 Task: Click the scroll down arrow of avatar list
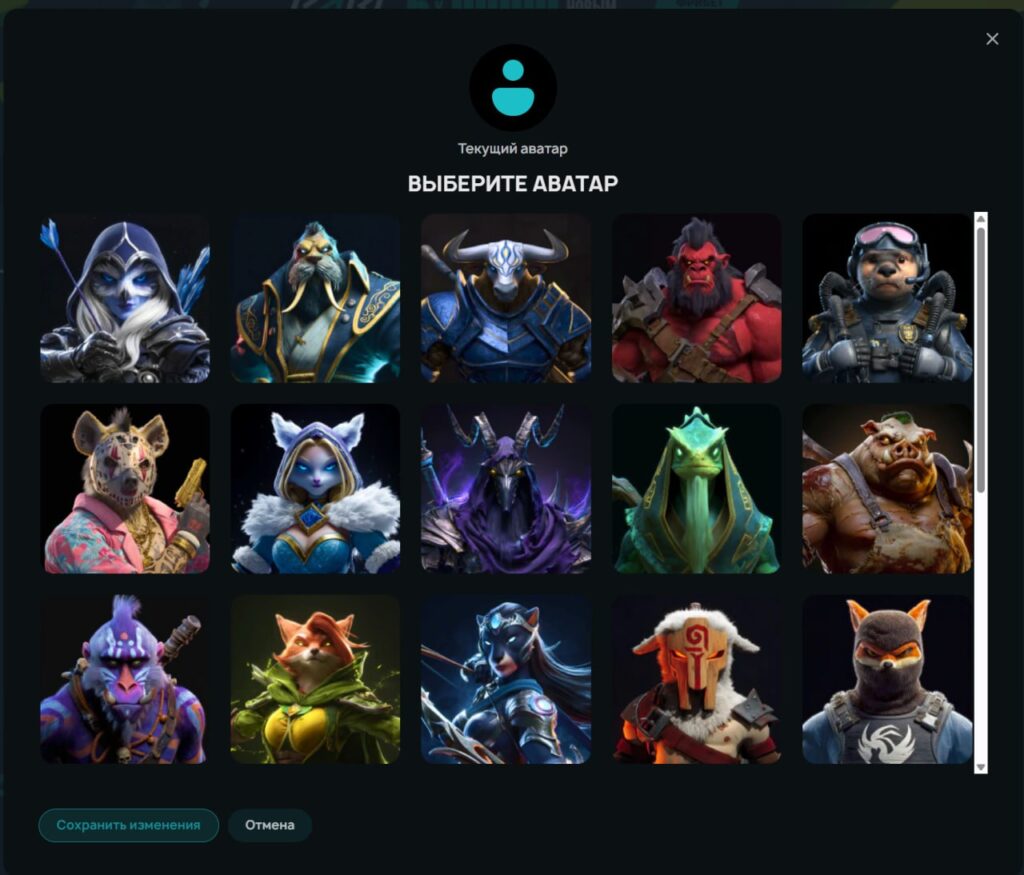click(981, 766)
